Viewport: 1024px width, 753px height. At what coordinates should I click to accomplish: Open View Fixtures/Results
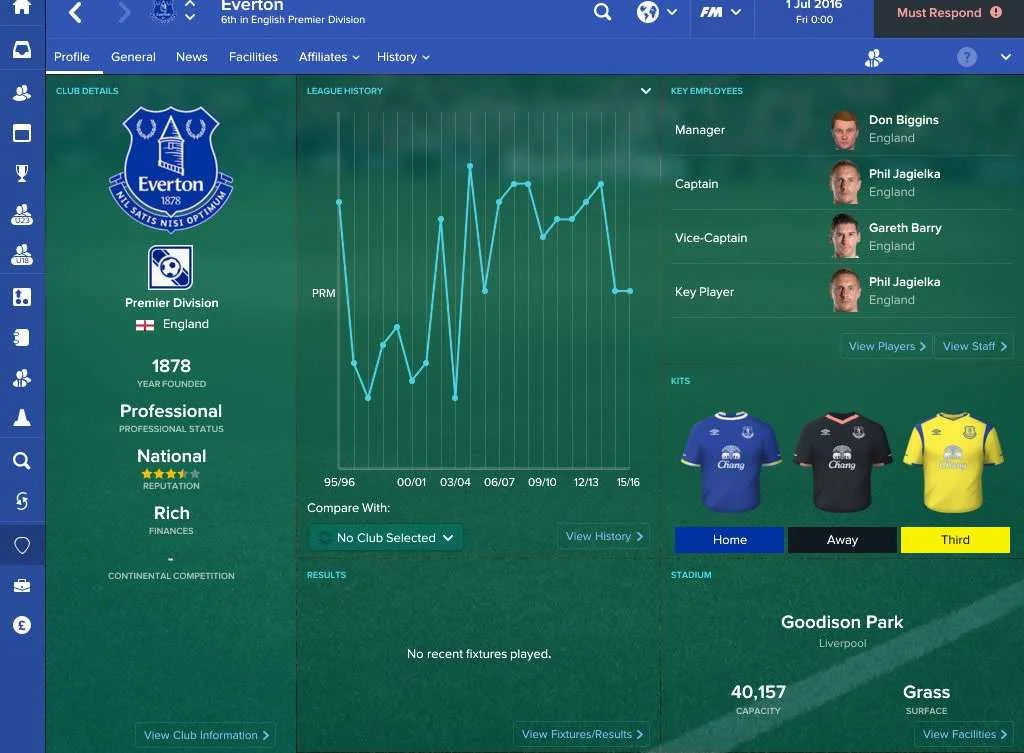pyautogui.click(x=584, y=734)
